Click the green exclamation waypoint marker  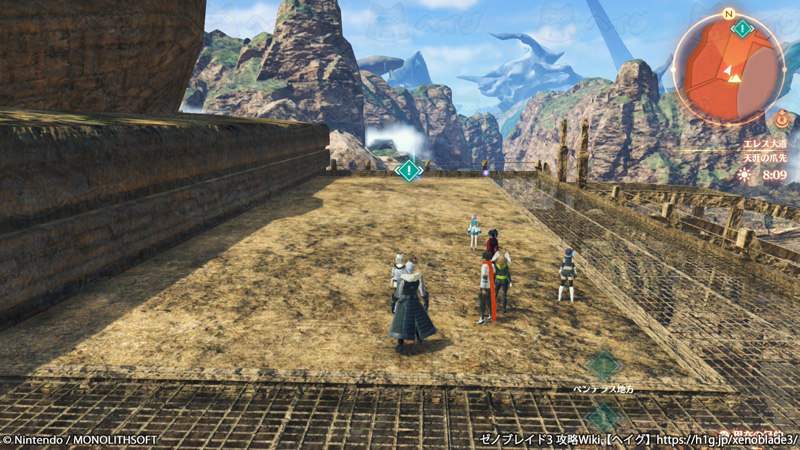[x=408, y=170]
